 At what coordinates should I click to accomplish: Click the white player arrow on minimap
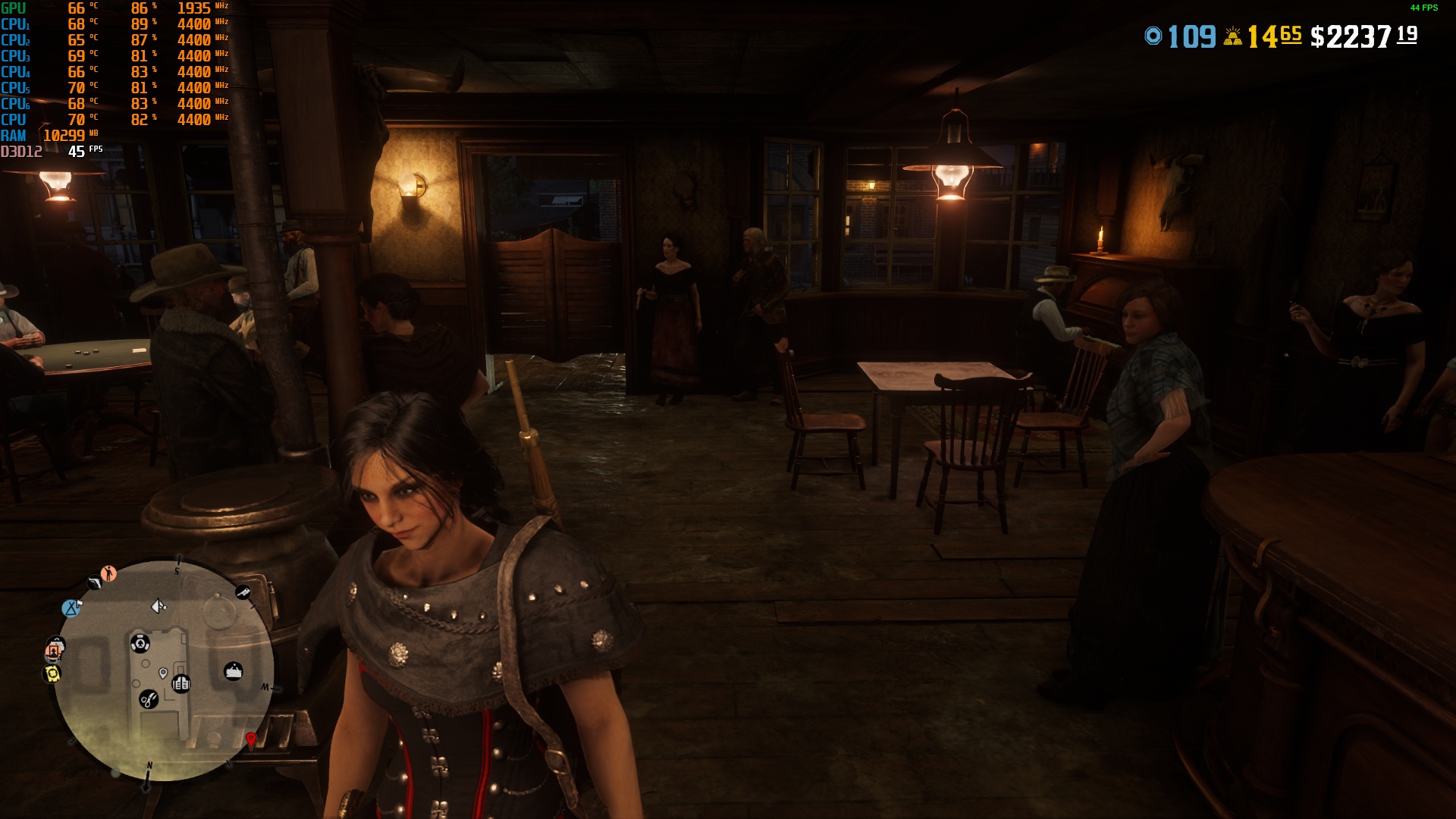(158, 606)
